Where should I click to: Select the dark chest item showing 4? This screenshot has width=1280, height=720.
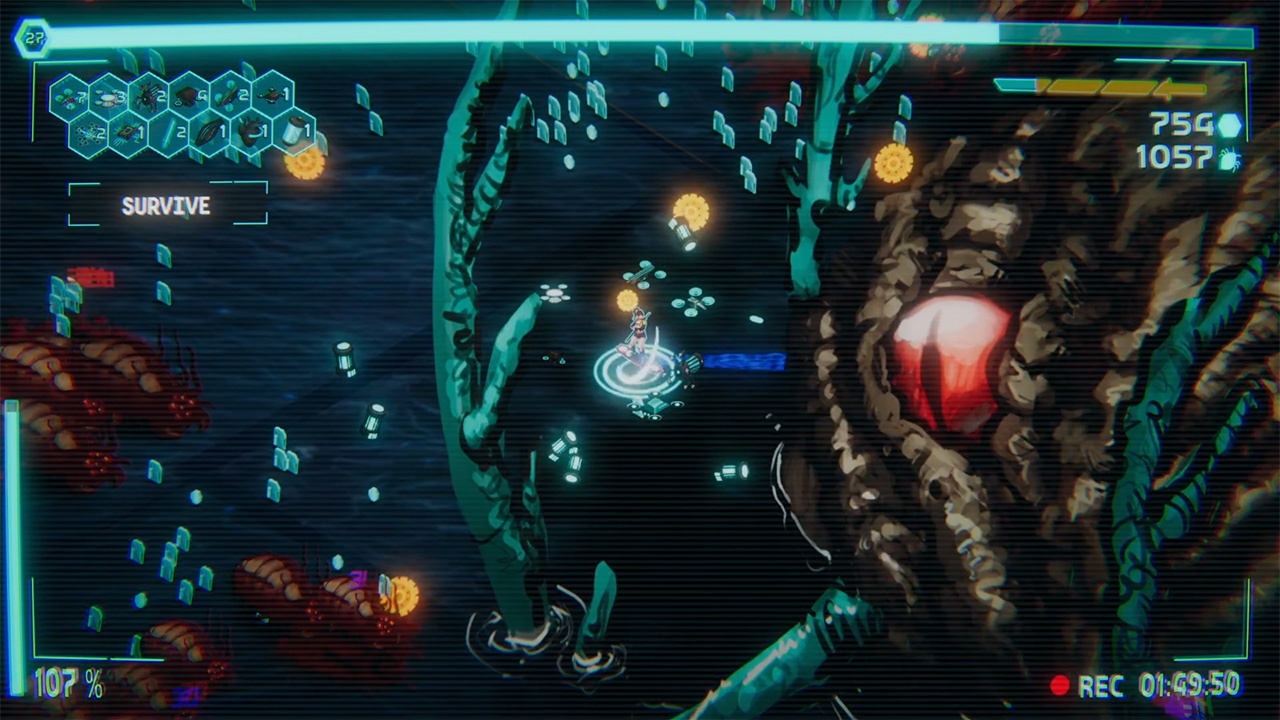[x=190, y=95]
